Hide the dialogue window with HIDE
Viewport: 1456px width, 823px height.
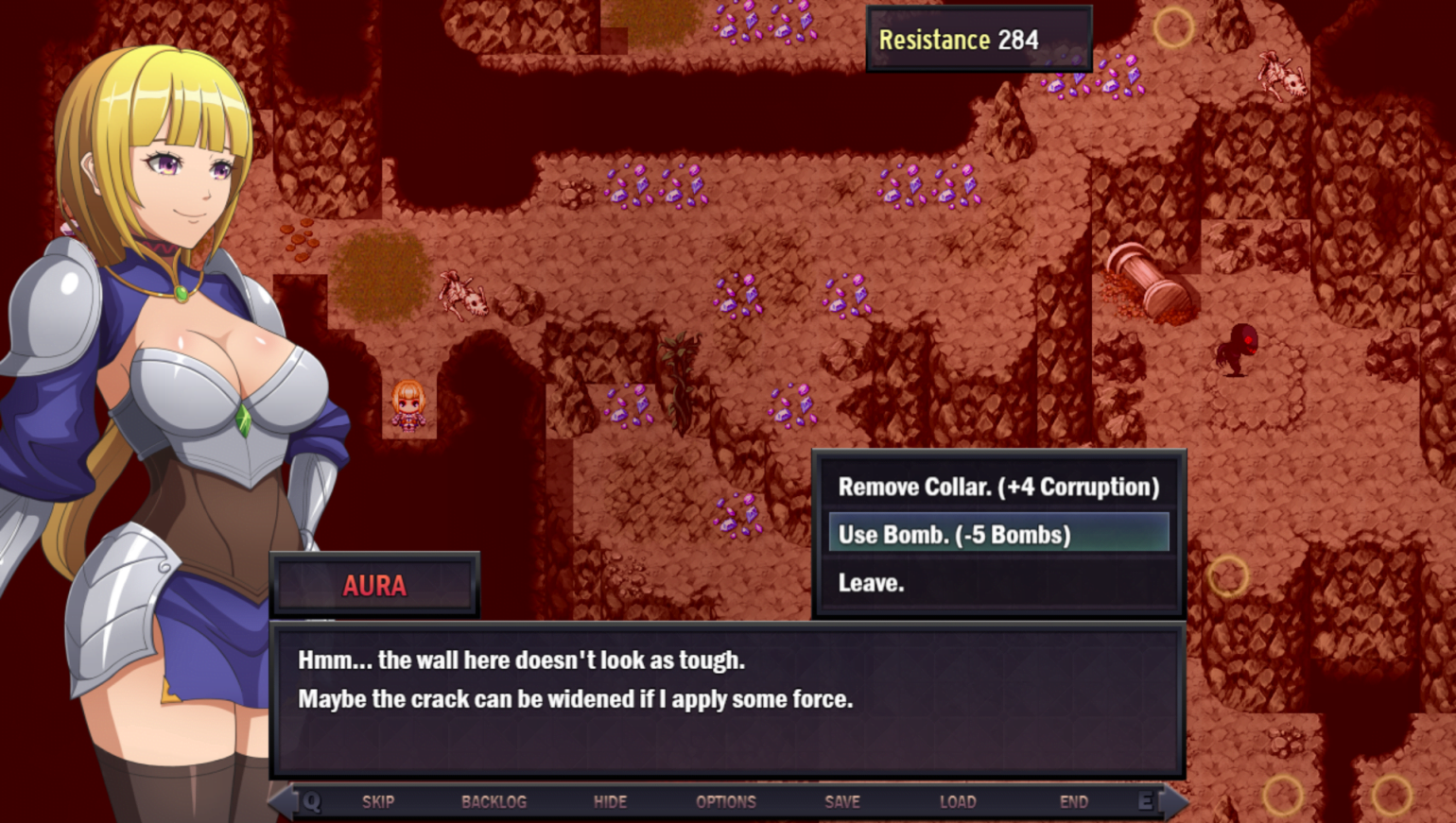point(610,801)
